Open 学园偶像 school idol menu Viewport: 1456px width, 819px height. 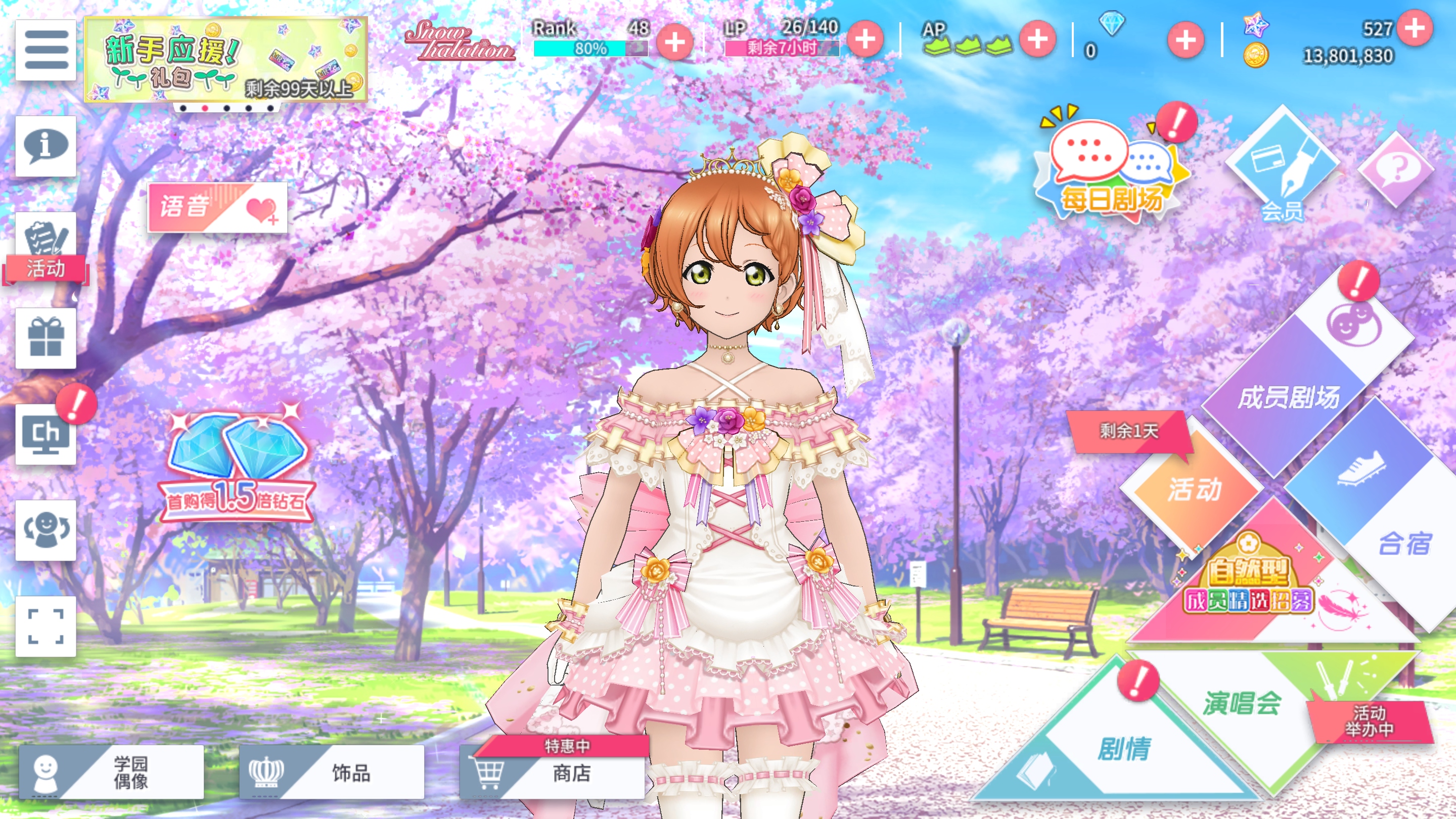pyautogui.click(x=111, y=772)
